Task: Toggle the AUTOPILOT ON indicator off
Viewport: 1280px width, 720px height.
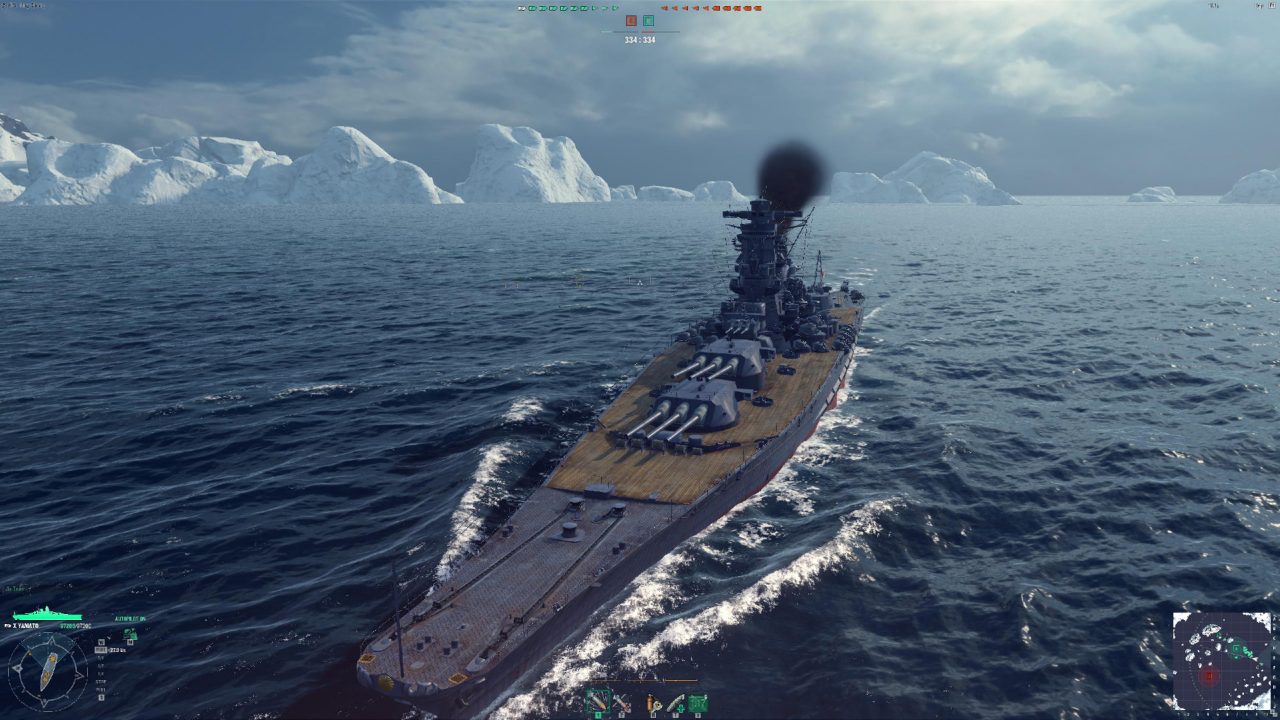Action: click(130, 618)
